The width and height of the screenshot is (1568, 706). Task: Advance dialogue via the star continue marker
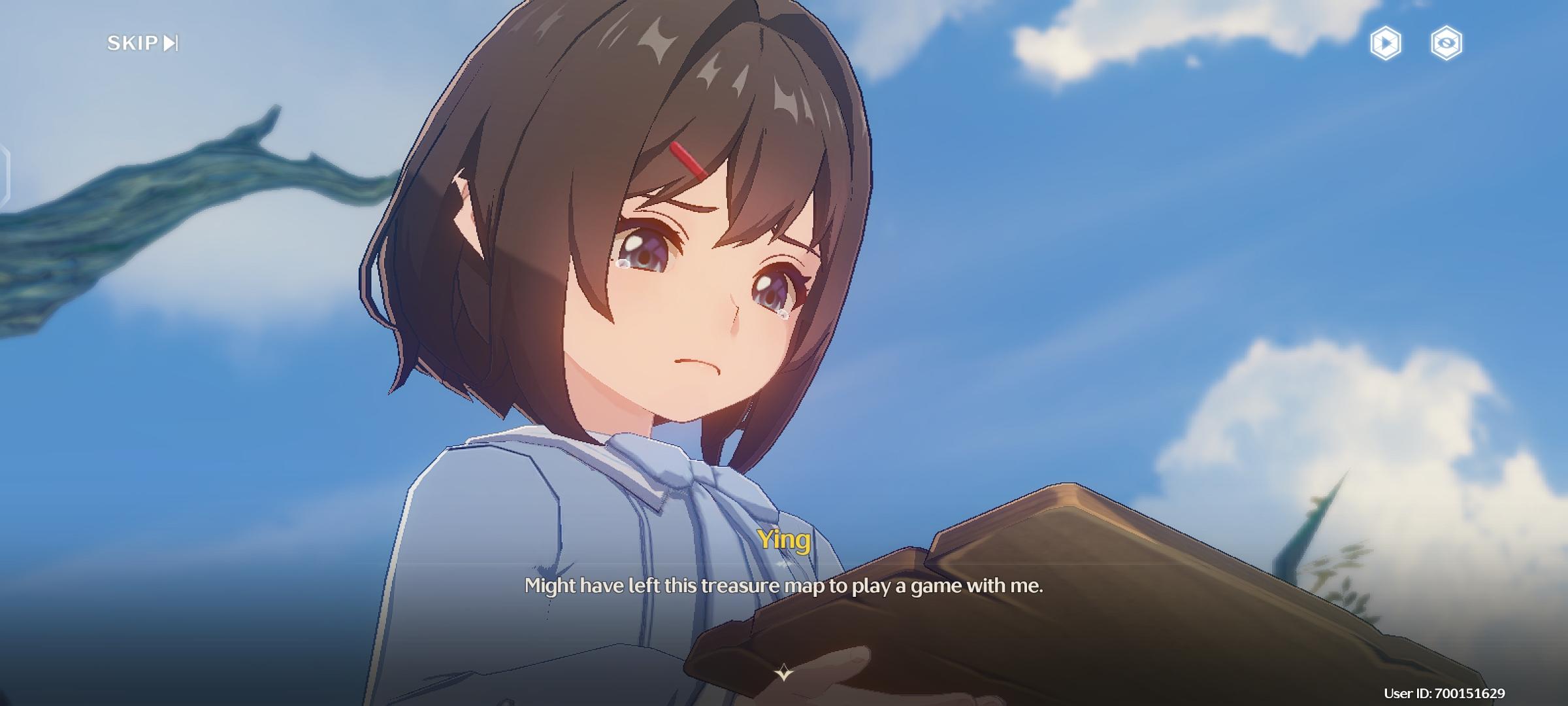783,672
